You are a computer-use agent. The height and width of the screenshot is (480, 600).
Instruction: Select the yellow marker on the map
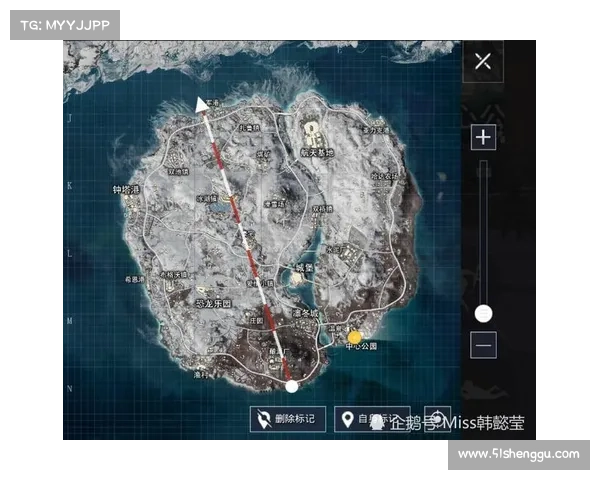354,337
